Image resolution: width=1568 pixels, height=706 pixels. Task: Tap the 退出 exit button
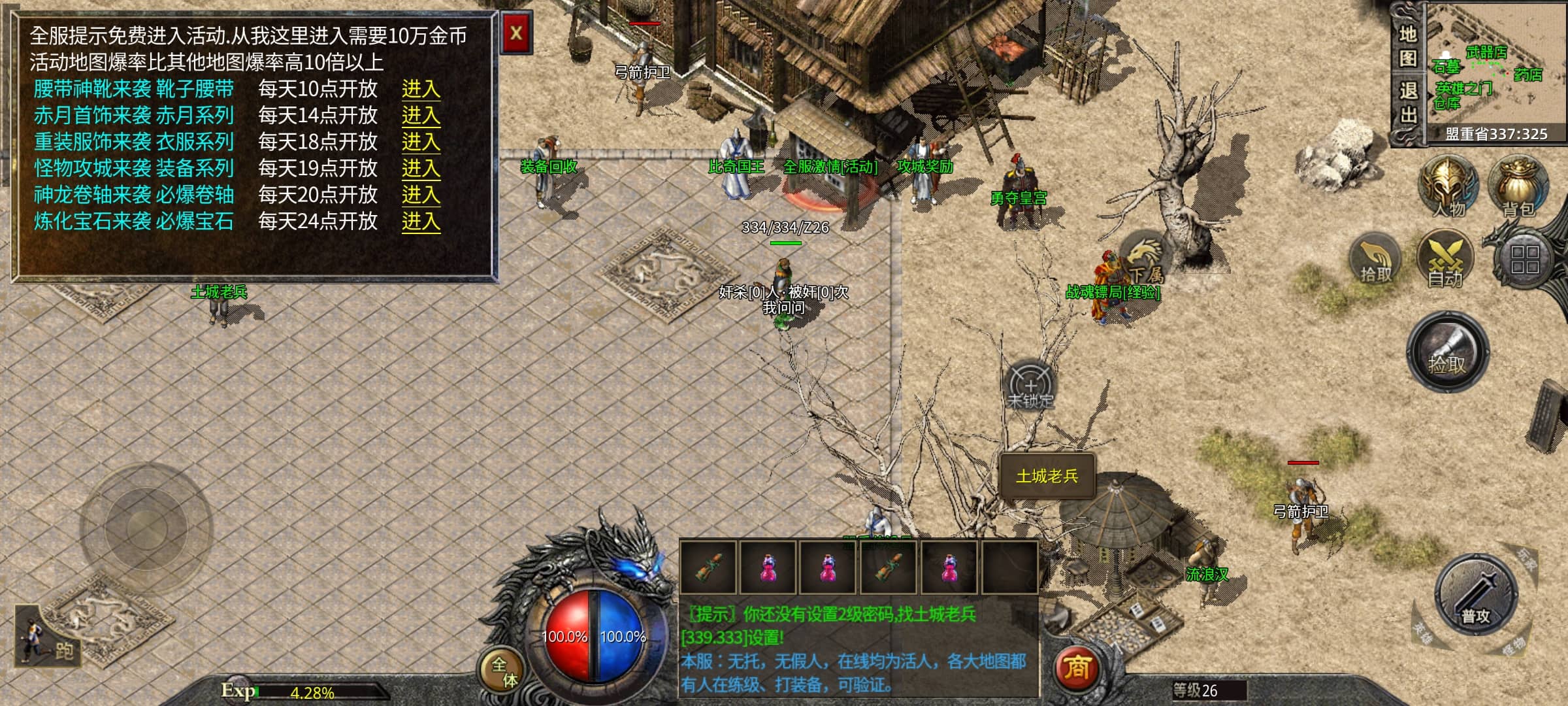point(1407,103)
